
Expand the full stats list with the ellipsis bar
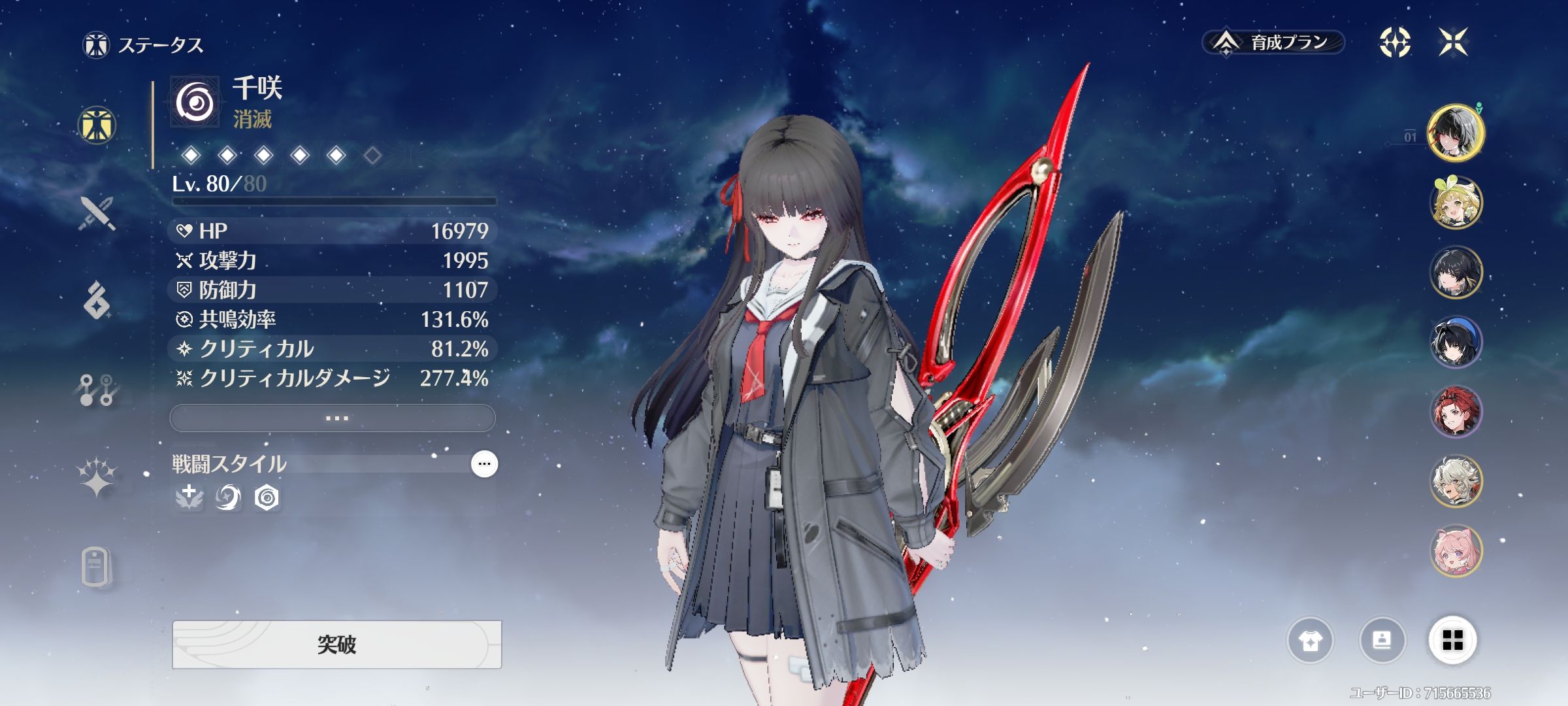click(x=333, y=418)
